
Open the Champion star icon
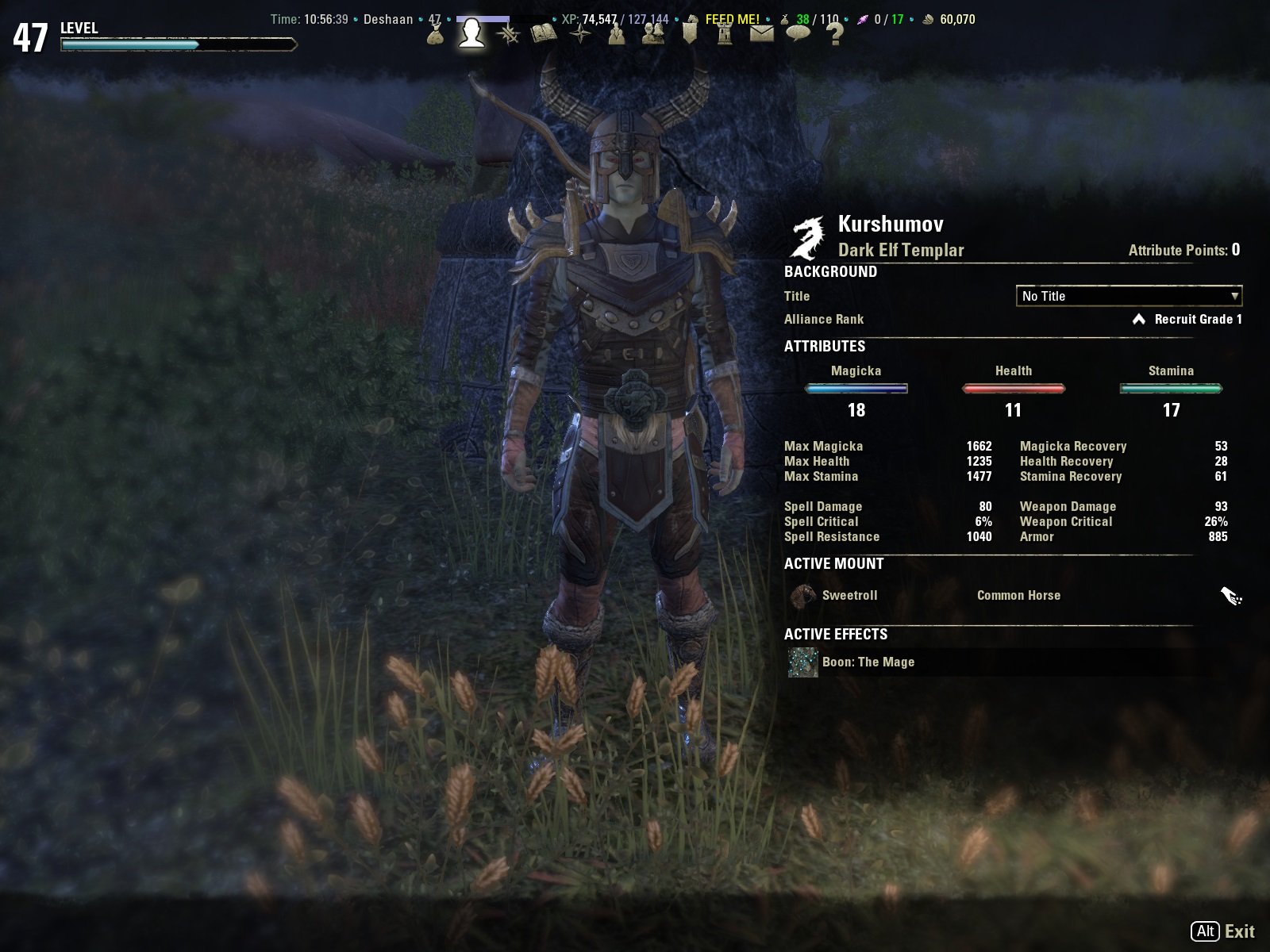pos(579,35)
